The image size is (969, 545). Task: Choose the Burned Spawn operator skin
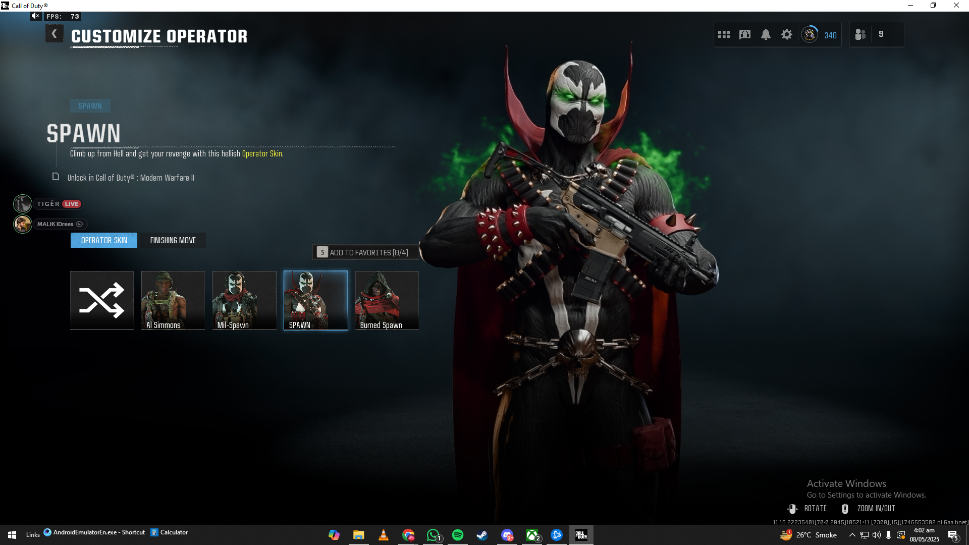387,300
